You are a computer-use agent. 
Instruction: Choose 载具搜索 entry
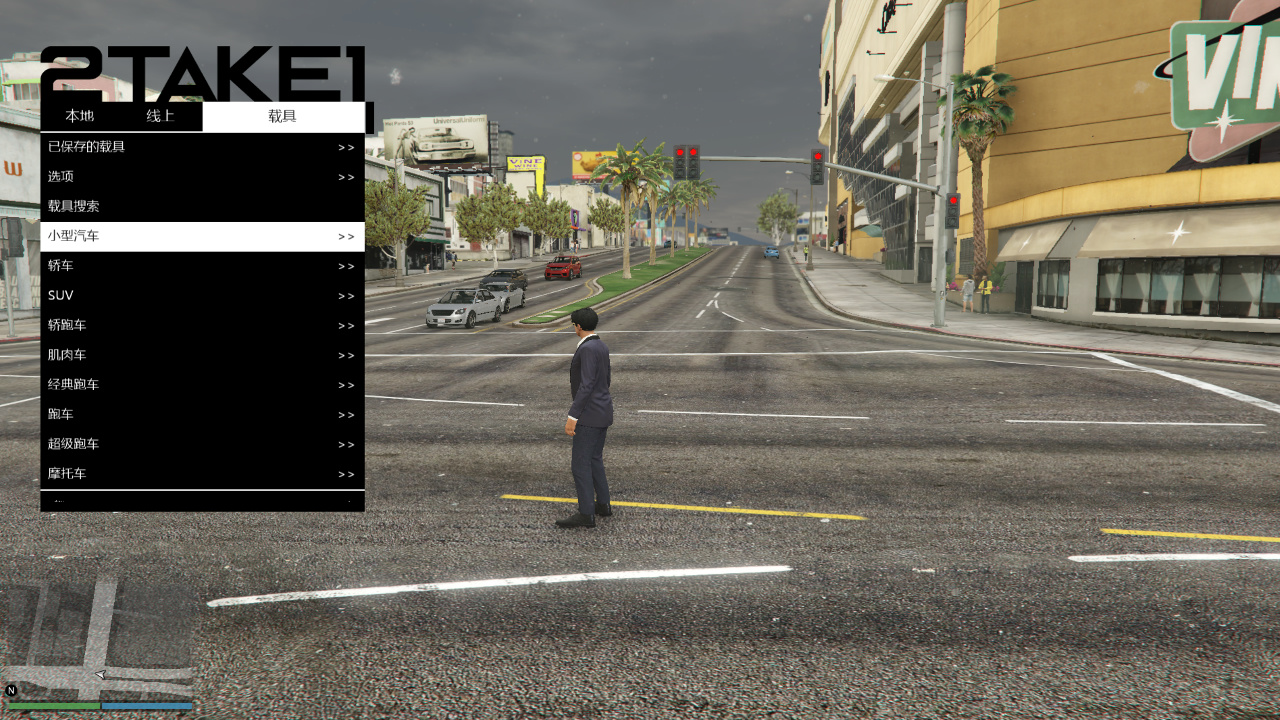[202, 207]
